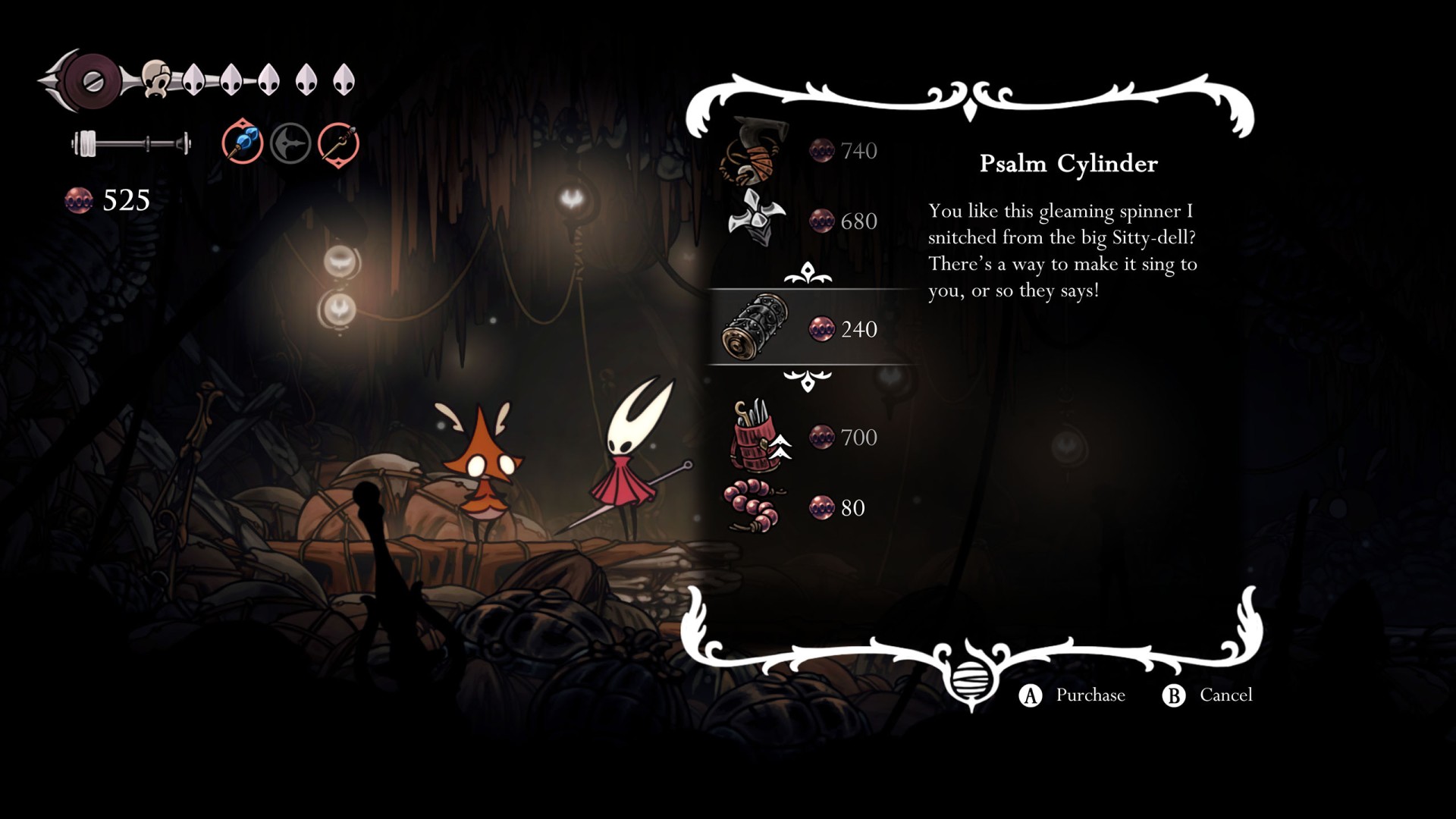Select the dark grey middle tool icon
The height and width of the screenshot is (819, 1456).
(290, 143)
